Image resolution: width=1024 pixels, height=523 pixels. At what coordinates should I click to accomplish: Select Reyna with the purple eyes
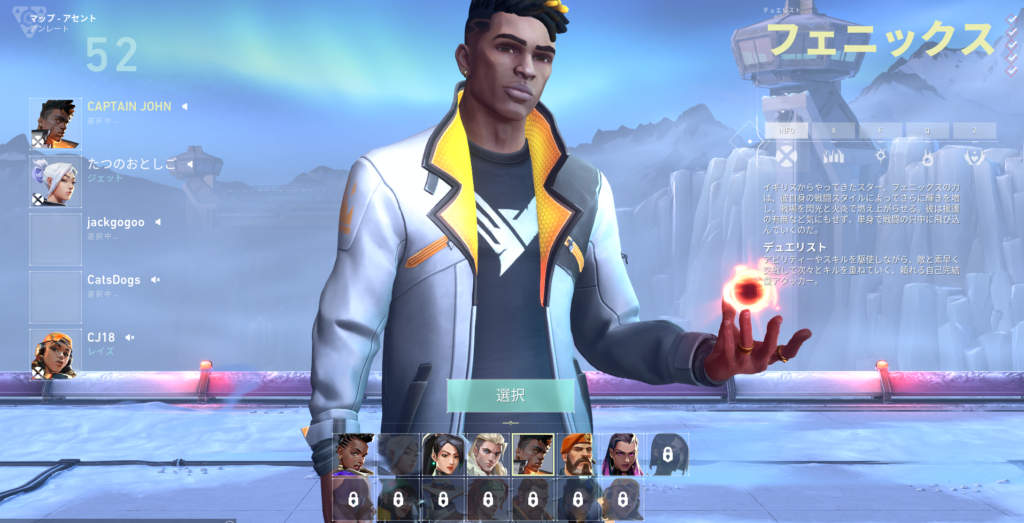(622, 454)
